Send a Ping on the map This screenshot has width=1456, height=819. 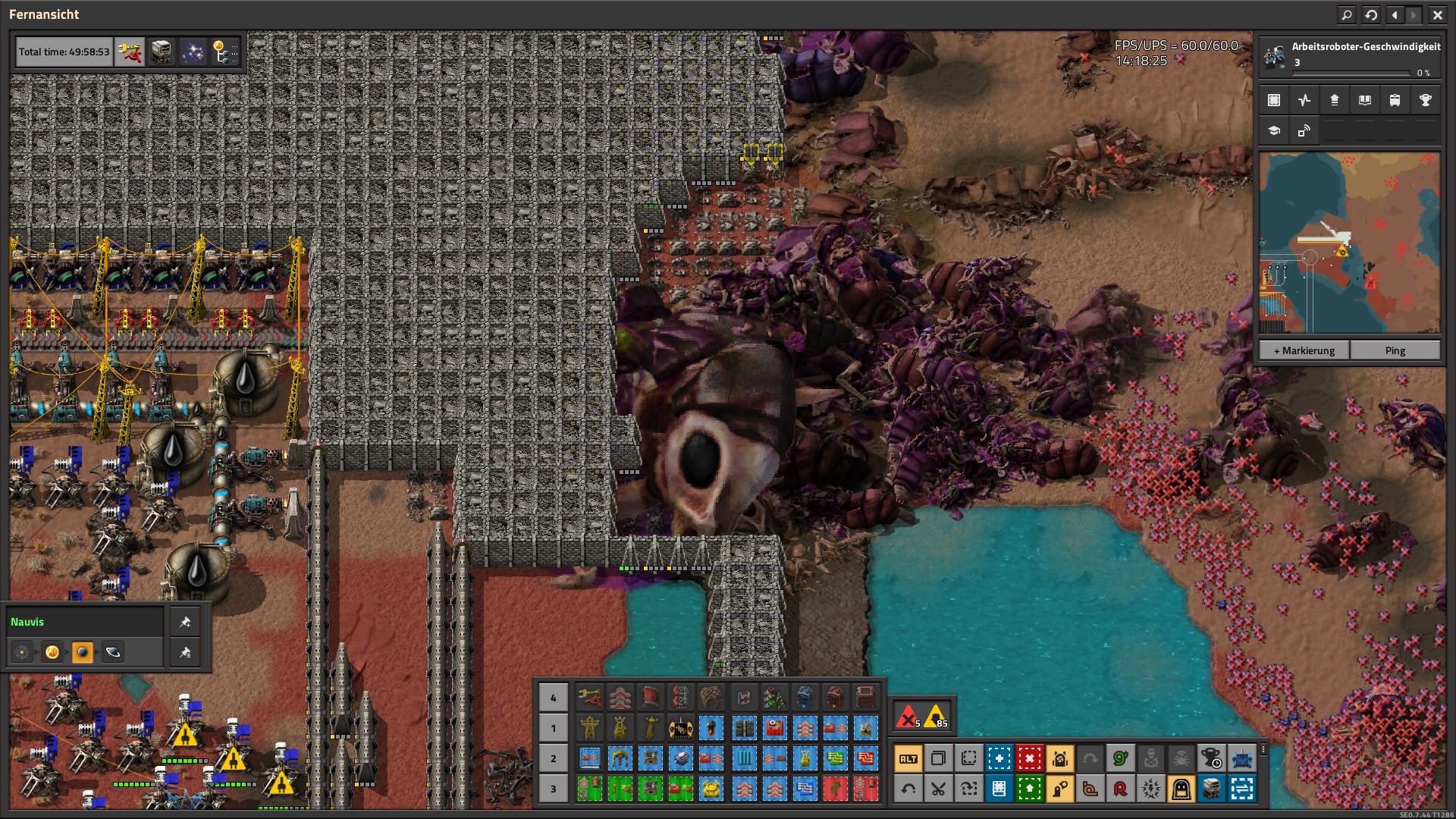tap(1395, 350)
